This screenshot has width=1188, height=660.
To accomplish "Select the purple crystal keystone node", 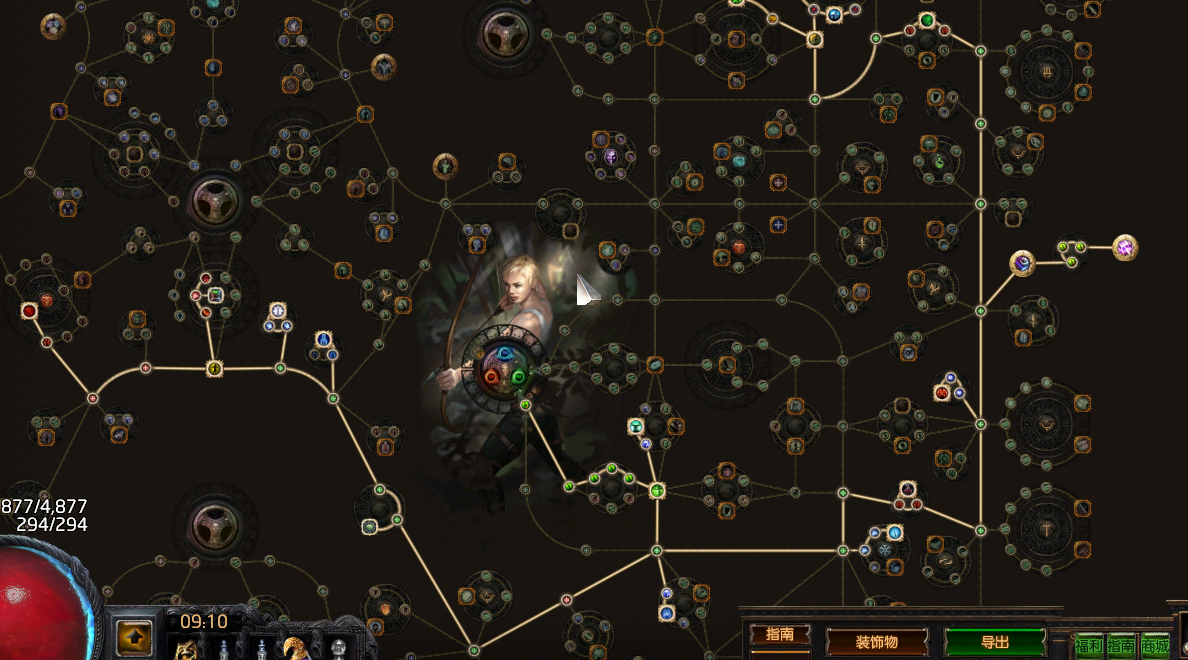I will coord(1125,247).
